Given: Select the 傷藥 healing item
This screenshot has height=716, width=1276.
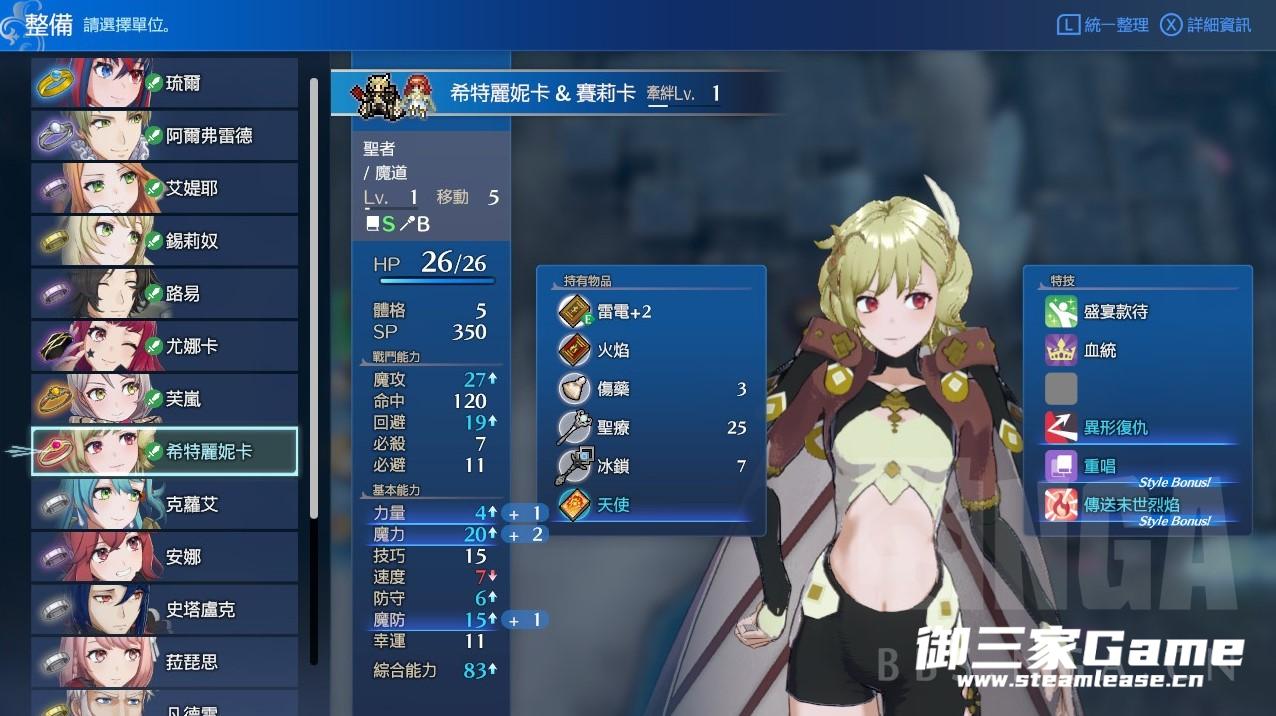Looking at the screenshot, I should coord(651,389).
